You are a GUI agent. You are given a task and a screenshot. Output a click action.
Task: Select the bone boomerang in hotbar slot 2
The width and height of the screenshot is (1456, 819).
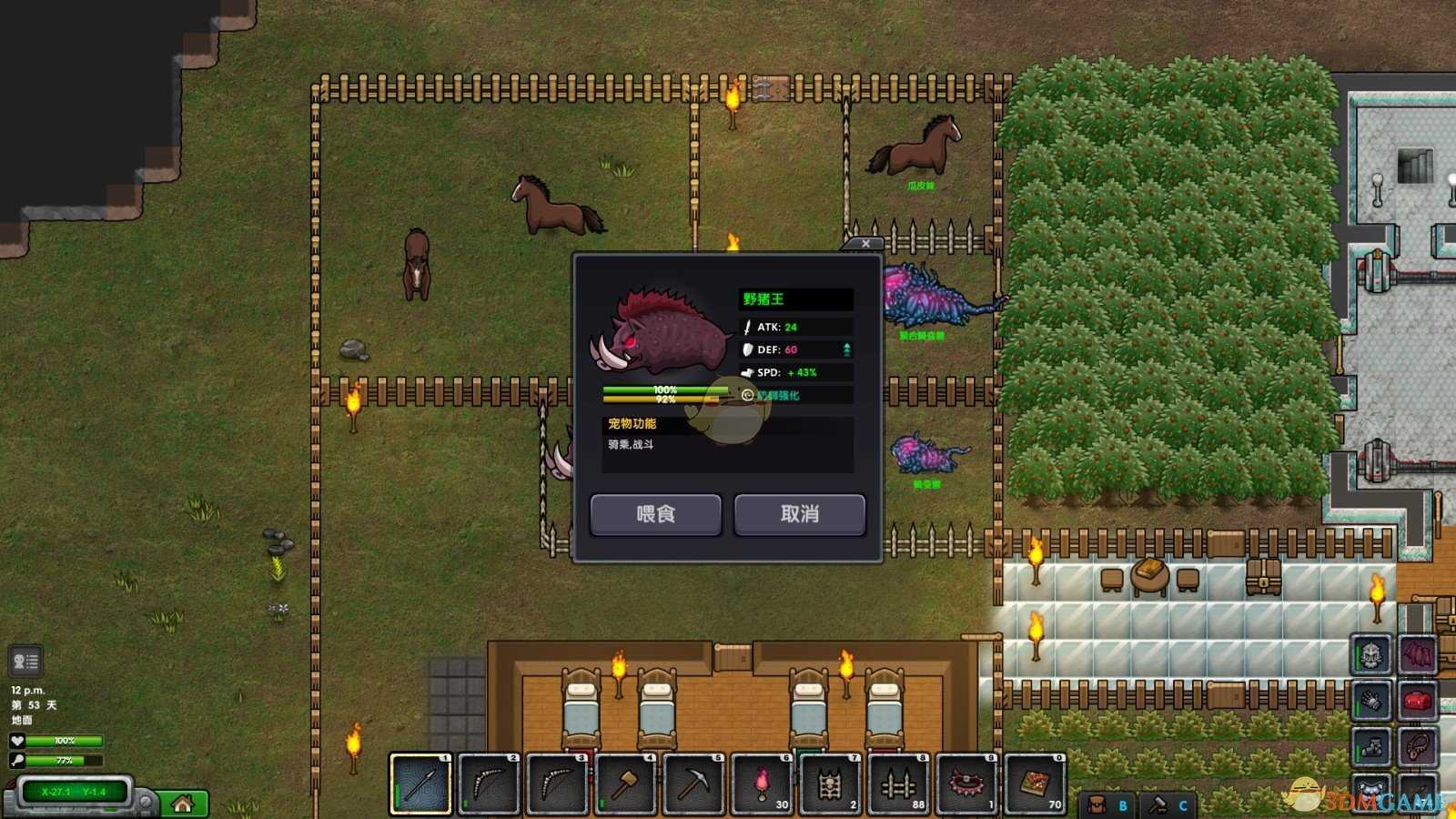click(489, 784)
